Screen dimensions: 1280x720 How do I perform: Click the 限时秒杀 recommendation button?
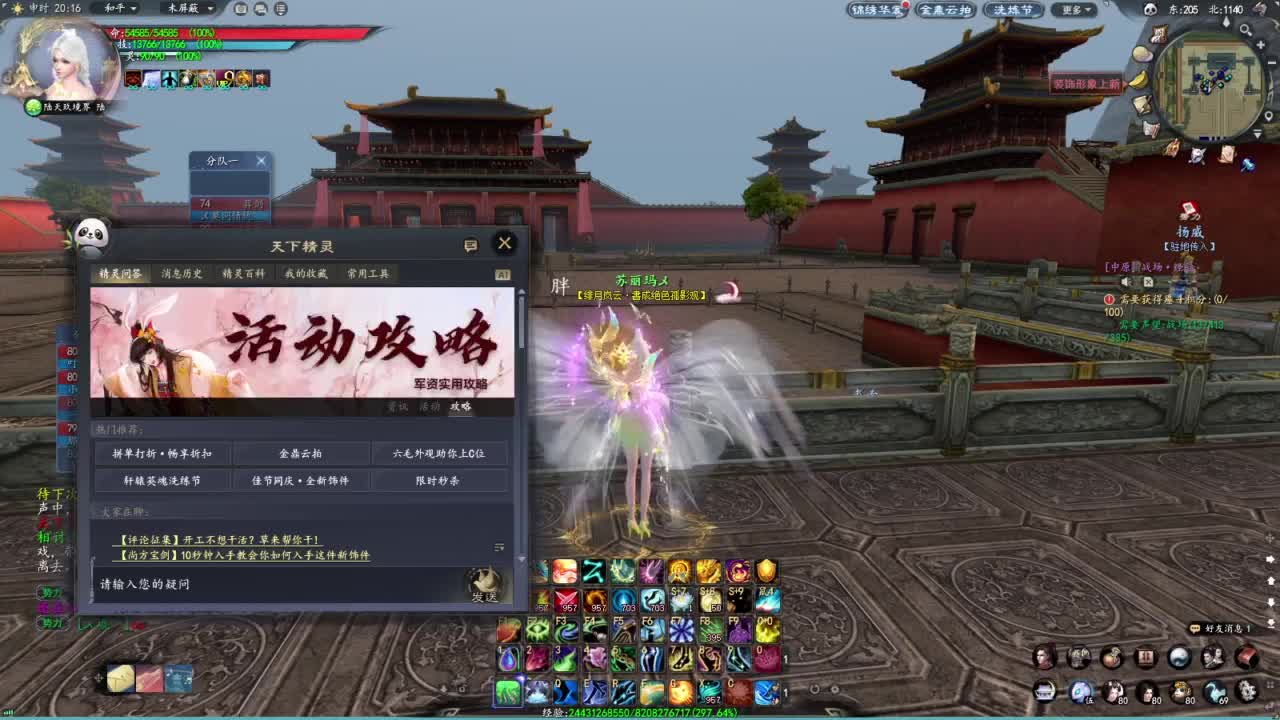[x=441, y=480]
